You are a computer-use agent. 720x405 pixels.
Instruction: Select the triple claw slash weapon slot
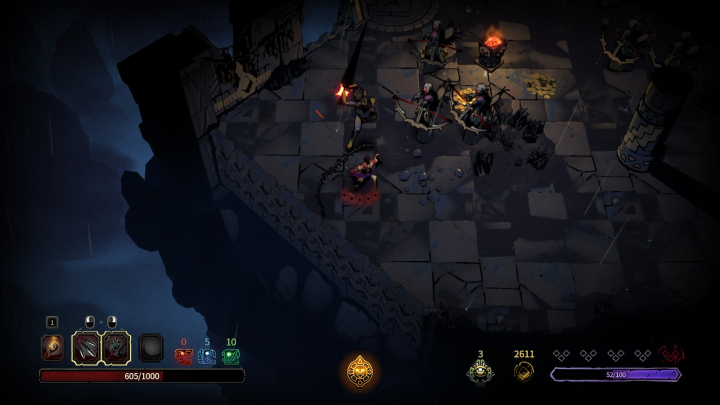click(x=86, y=347)
